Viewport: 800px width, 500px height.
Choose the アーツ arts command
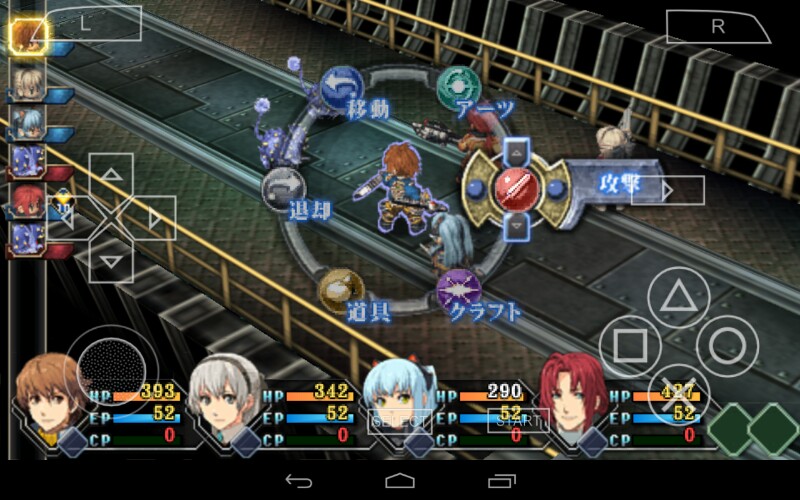click(x=459, y=87)
